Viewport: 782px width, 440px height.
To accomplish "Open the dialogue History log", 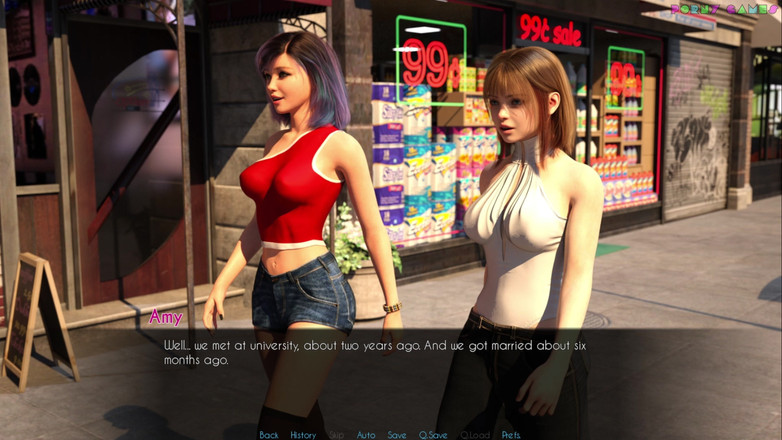I will pos(303,435).
